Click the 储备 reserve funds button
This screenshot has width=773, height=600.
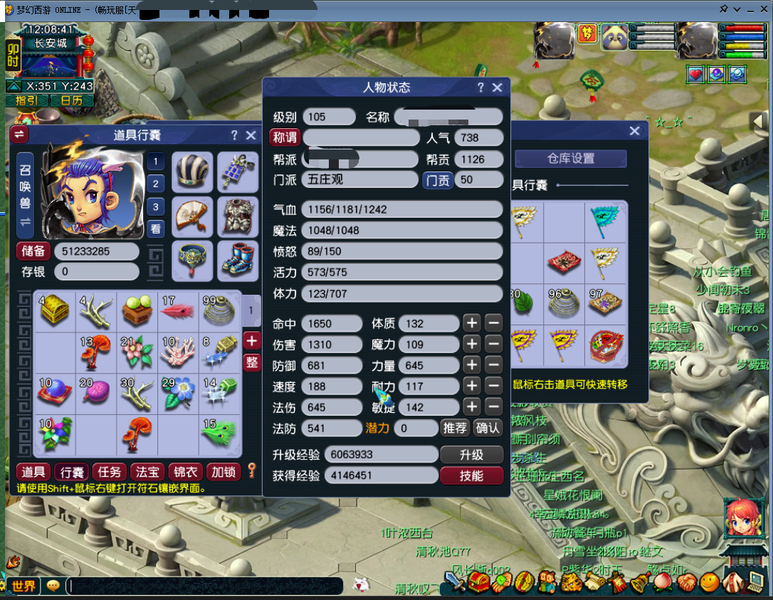[33, 252]
